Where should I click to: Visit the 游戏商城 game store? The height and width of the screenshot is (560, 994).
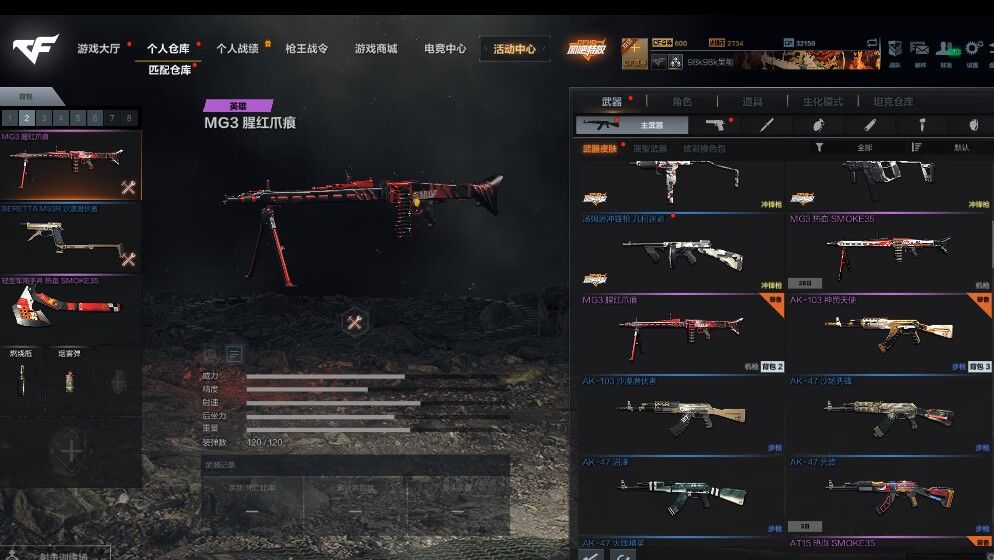coord(375,48)
